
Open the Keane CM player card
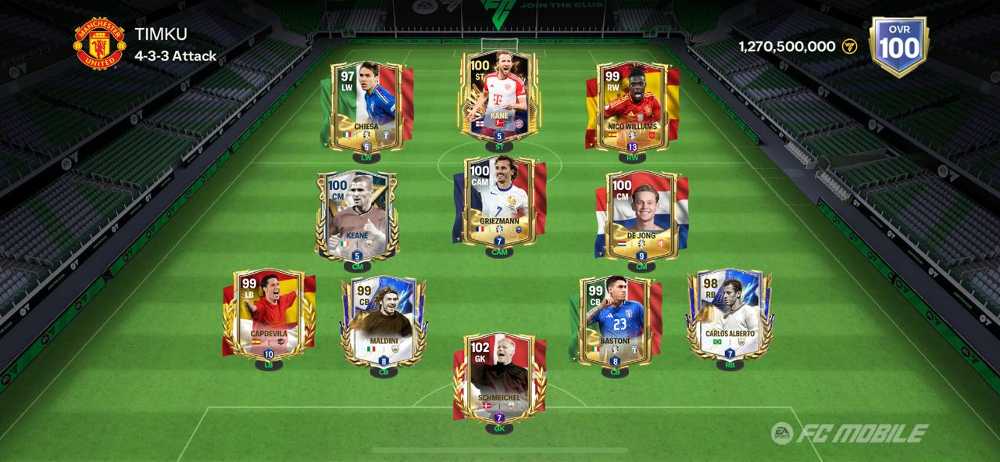[357, 216]
